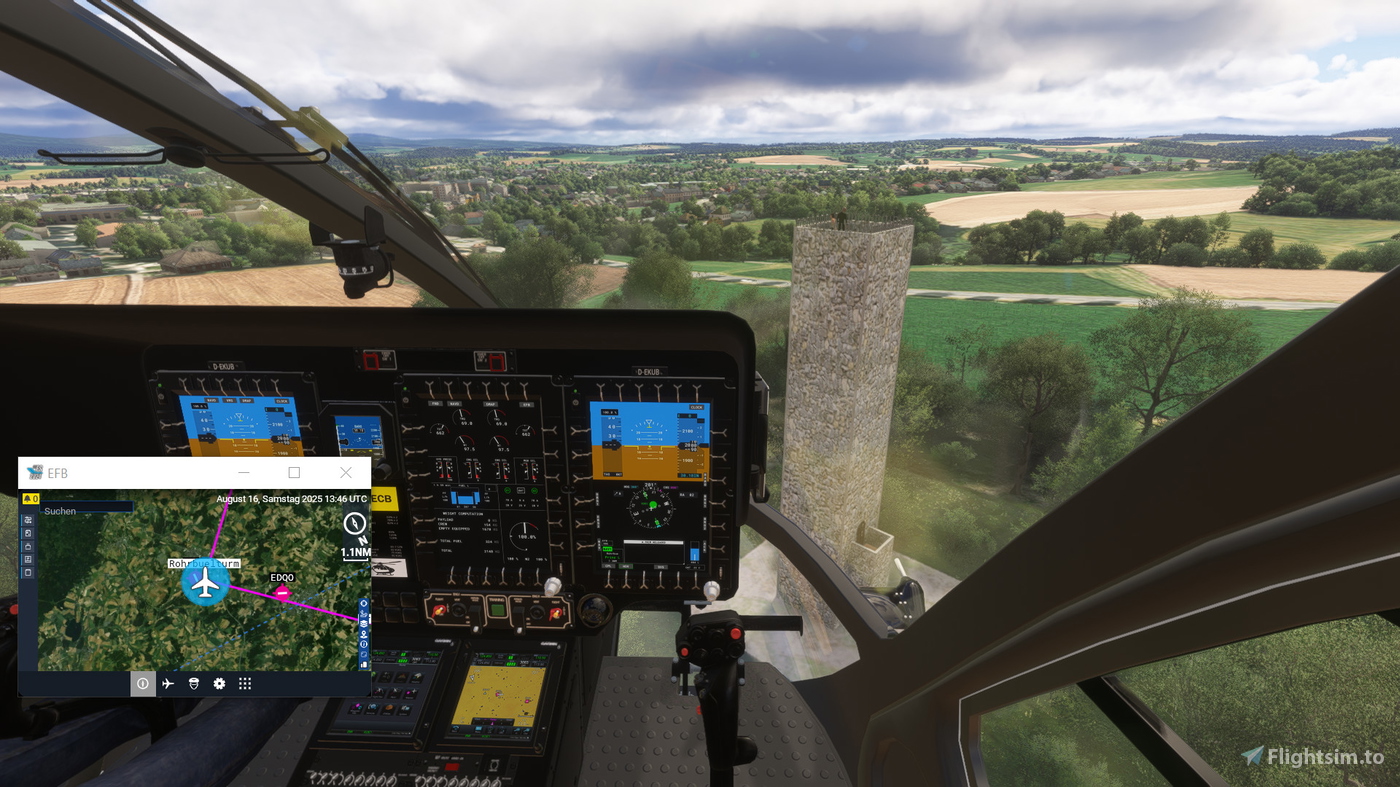
Task: Select the EDQO waypoint on the map
Action: [282, 591]
